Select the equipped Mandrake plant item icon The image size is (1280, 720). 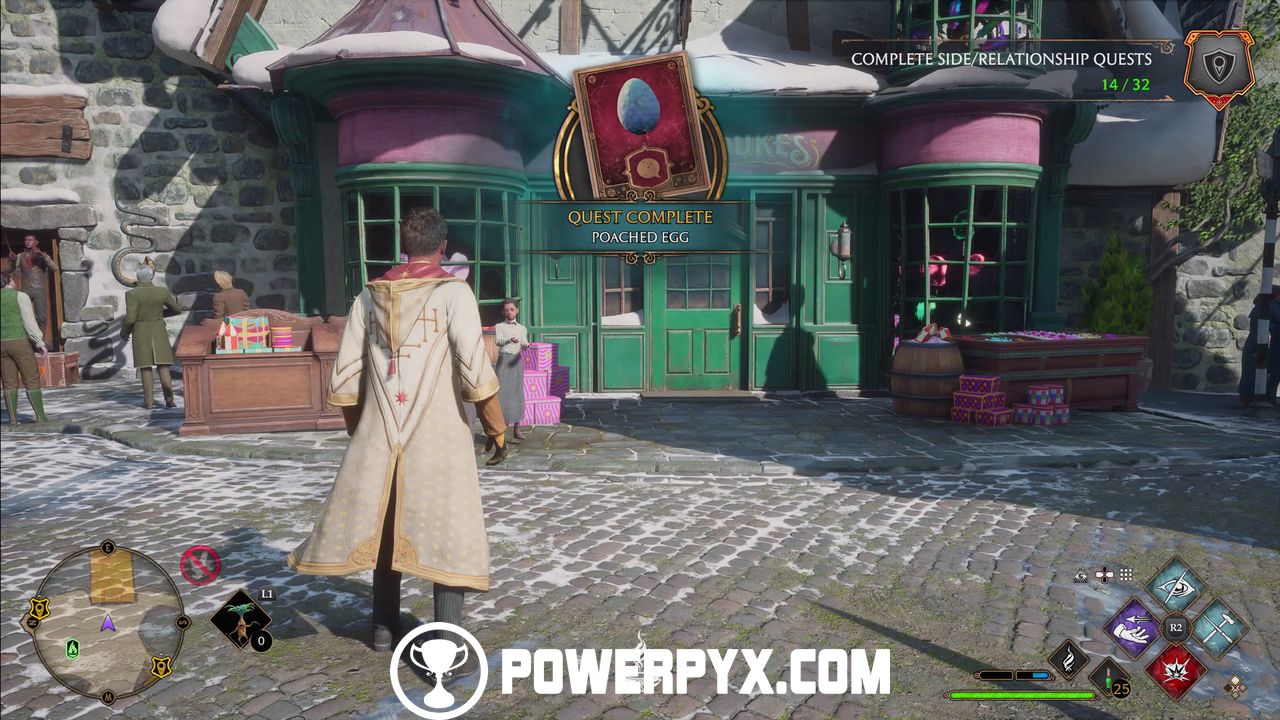241,620
